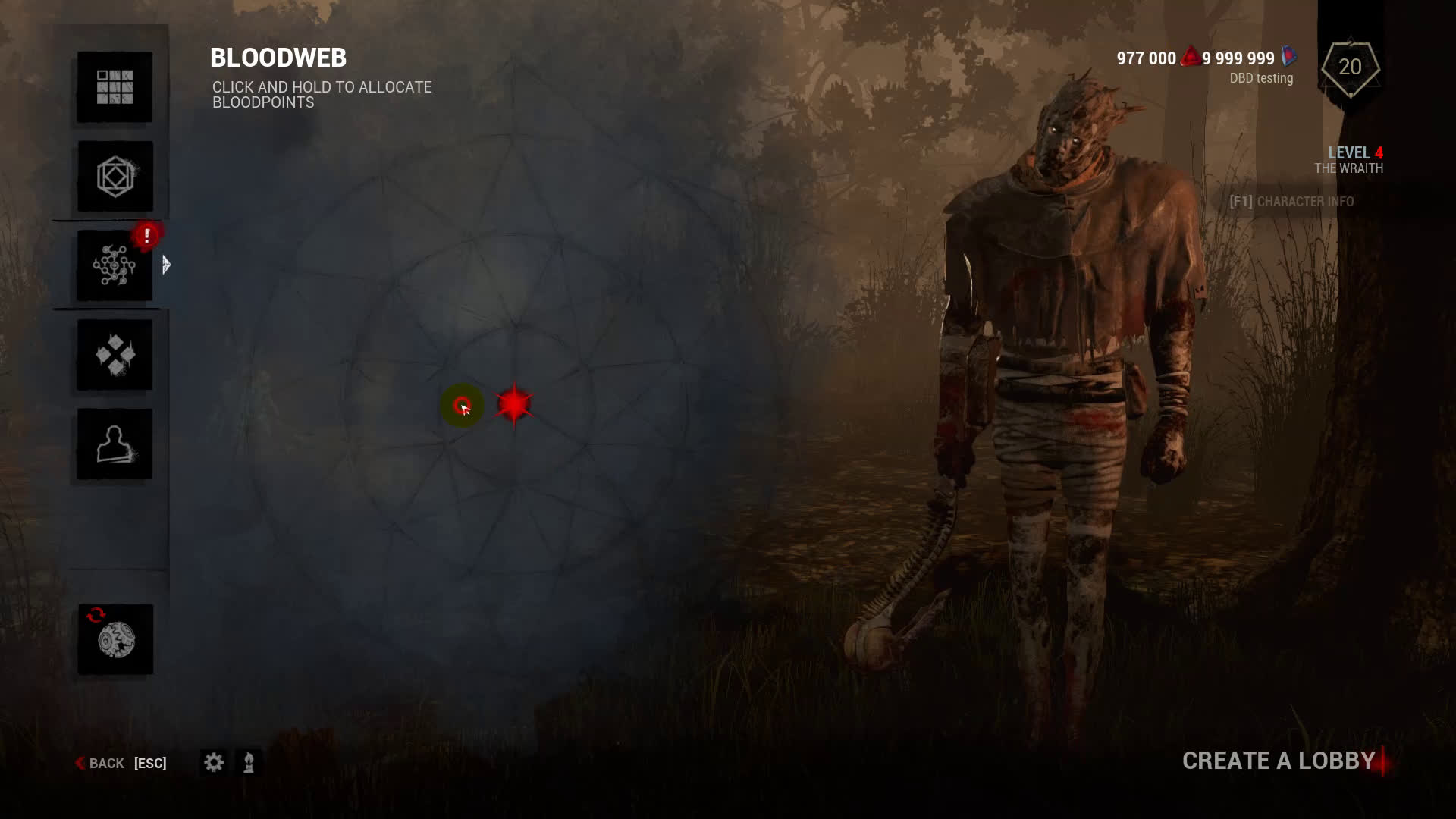Select the Bloodweb tab

(x=115, y=265)
